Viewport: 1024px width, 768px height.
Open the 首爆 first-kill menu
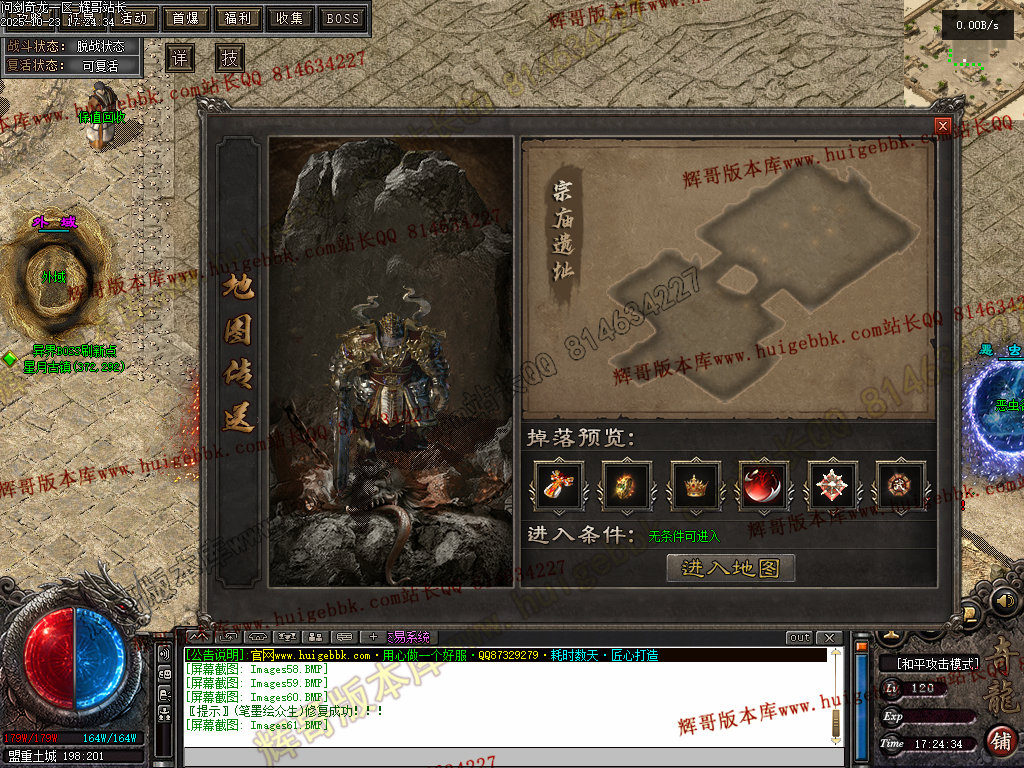tap(185, 18)
